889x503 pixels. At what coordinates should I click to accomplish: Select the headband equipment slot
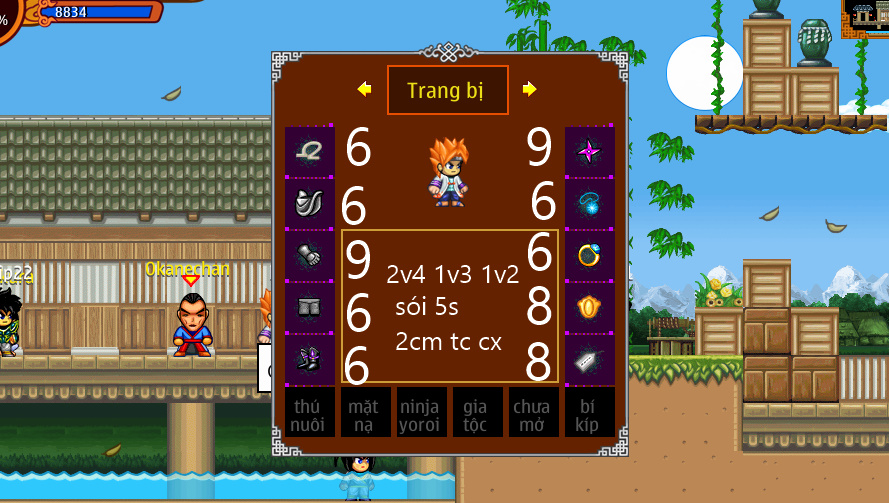pos(309,152)
